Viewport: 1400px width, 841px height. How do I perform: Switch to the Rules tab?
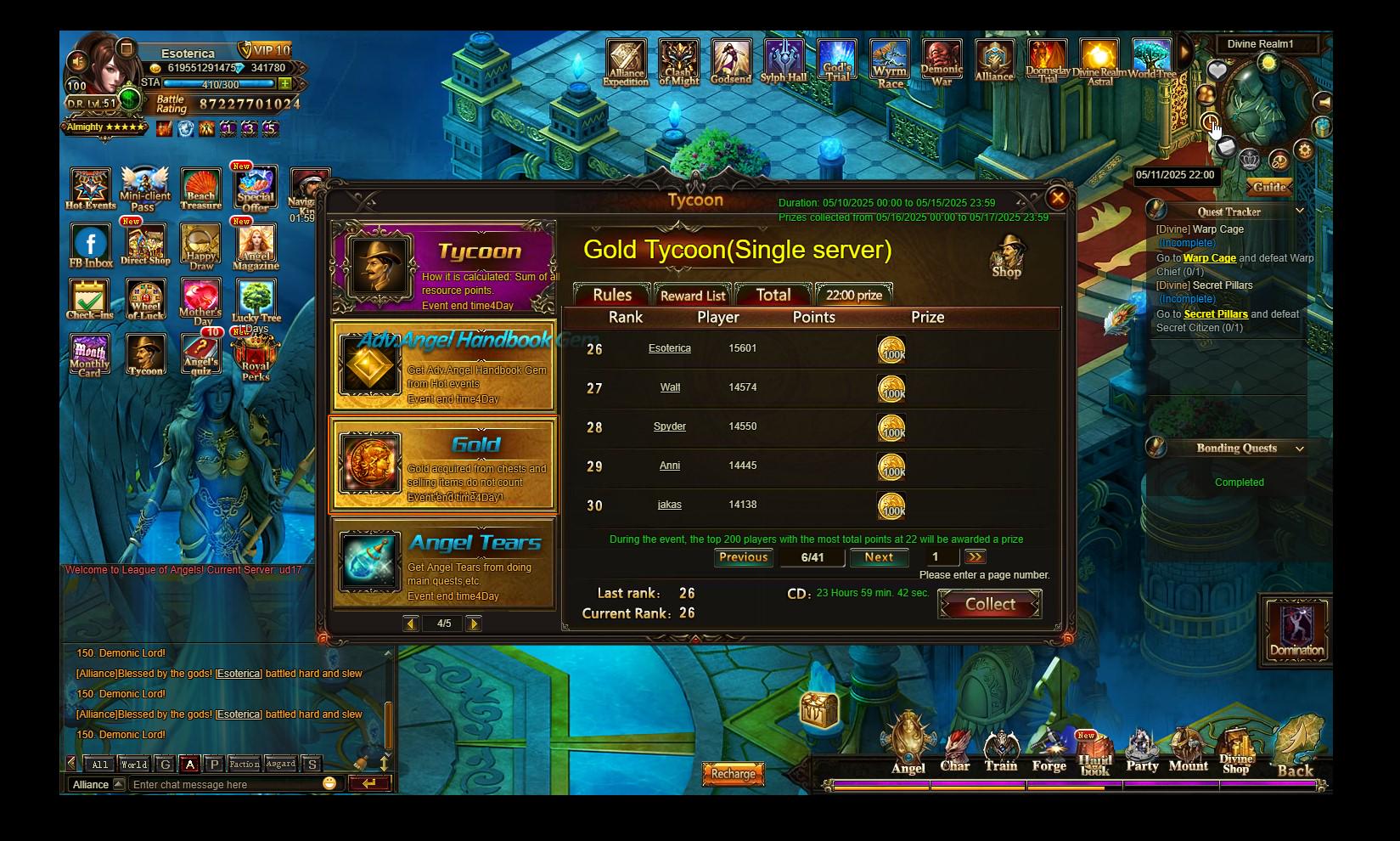tap(612, 295)
